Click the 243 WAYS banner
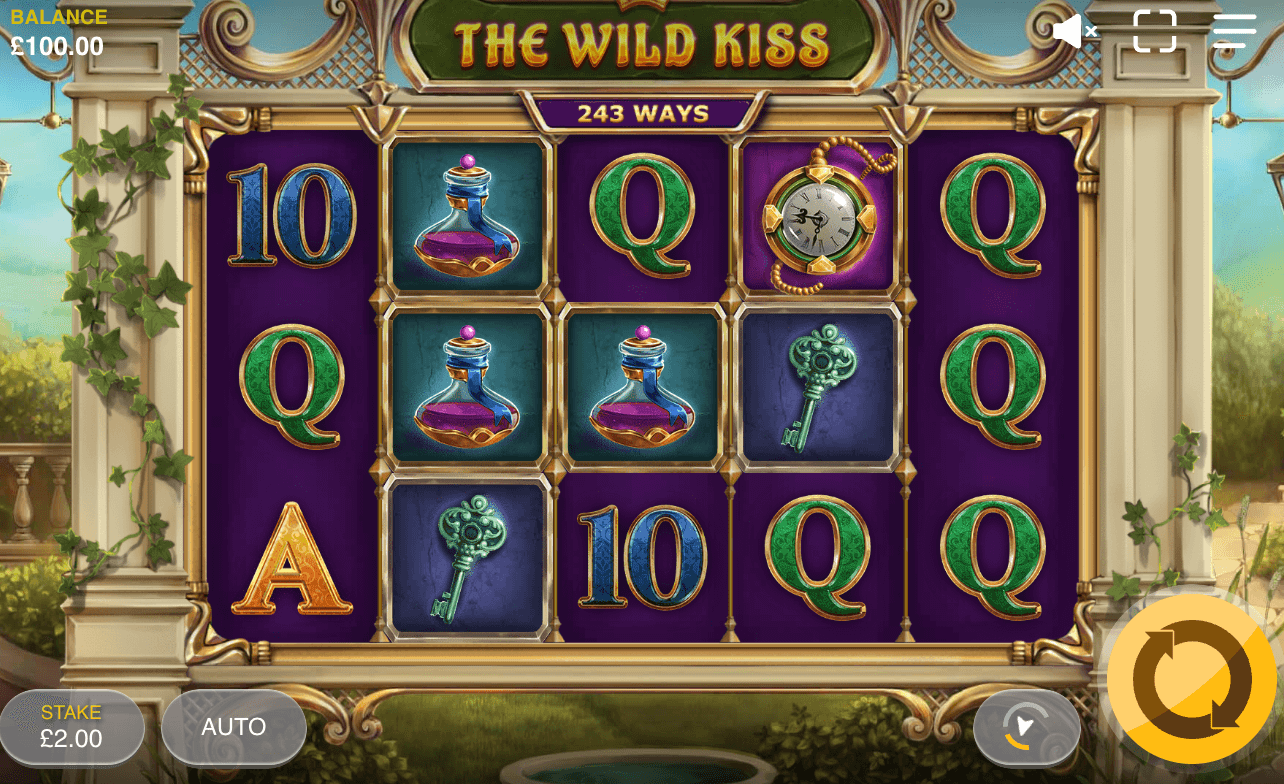1284x784 pixels. click(642, 113)
